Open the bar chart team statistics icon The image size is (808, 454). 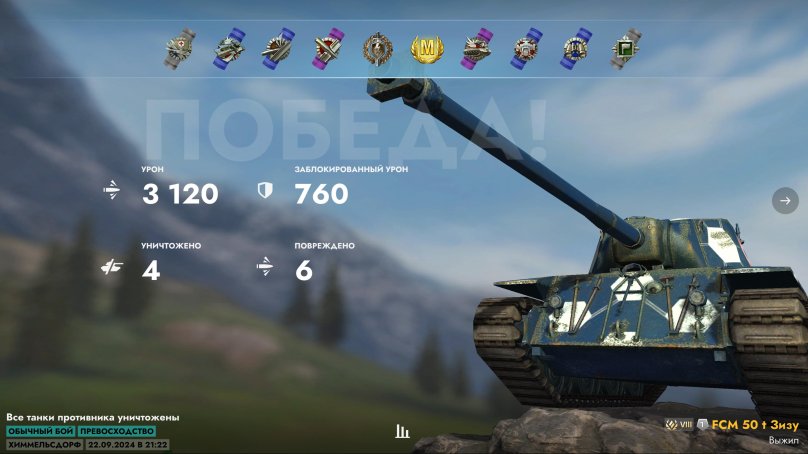(403, 431)
